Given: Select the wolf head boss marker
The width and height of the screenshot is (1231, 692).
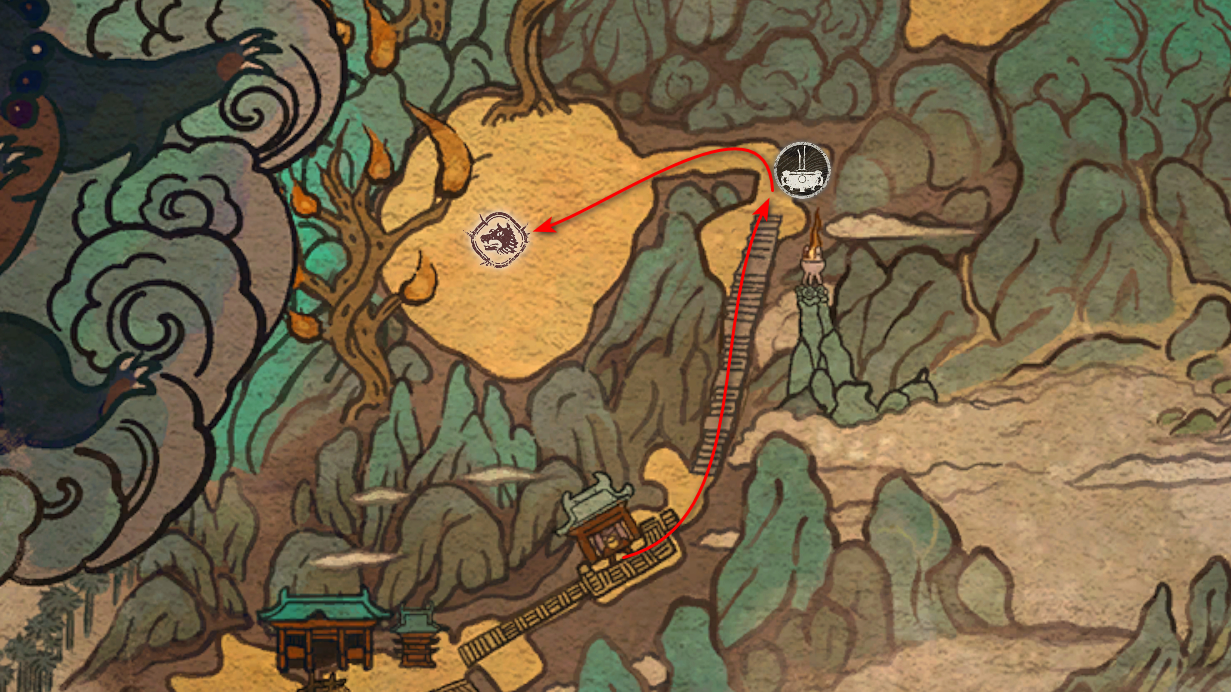Looking at the screenshot, I should (x=497, y=240).
